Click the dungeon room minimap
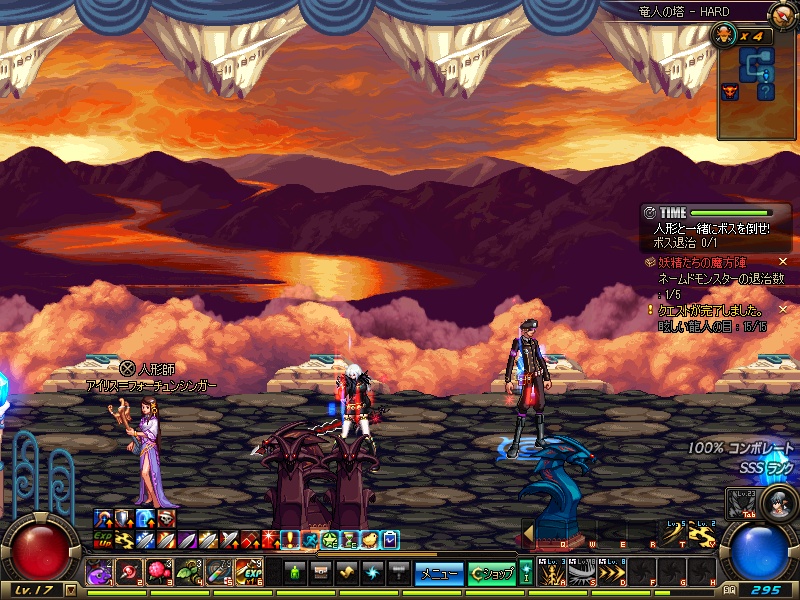Image resolution: width=800 pixels, height=600 pixels. 757,73
